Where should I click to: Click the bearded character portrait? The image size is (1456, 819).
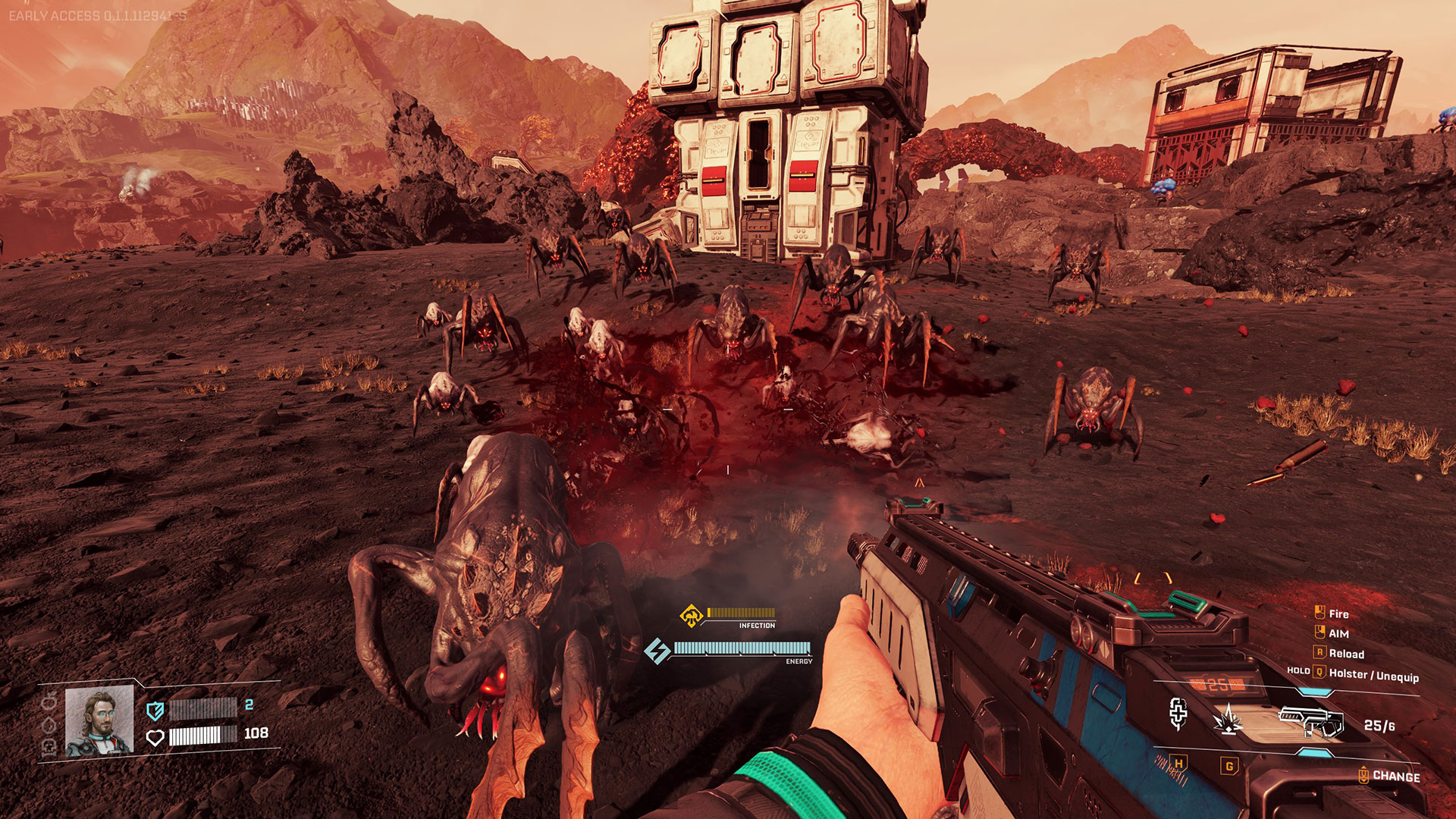click(x=99, y=722)
